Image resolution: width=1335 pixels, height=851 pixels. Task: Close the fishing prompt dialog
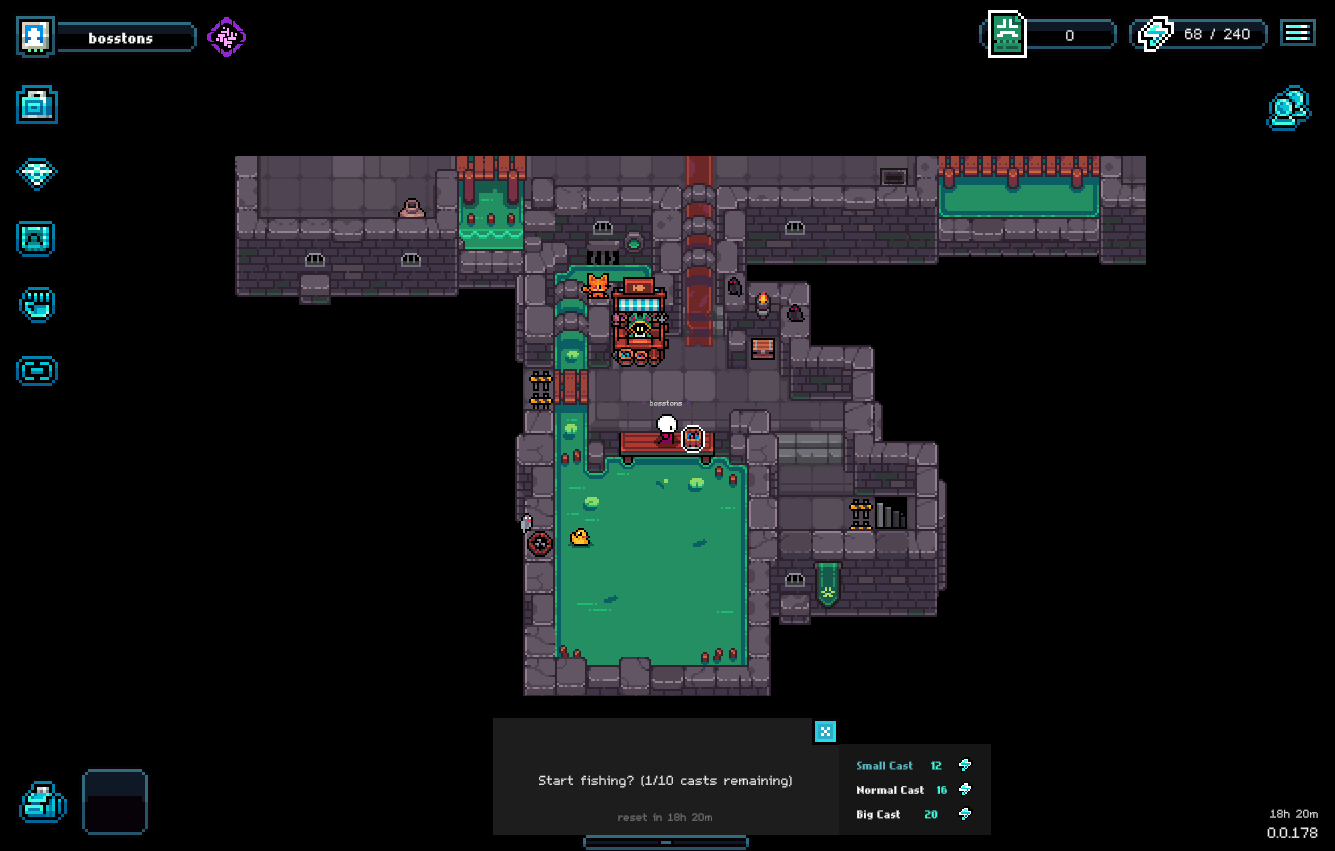pos(825,731)
